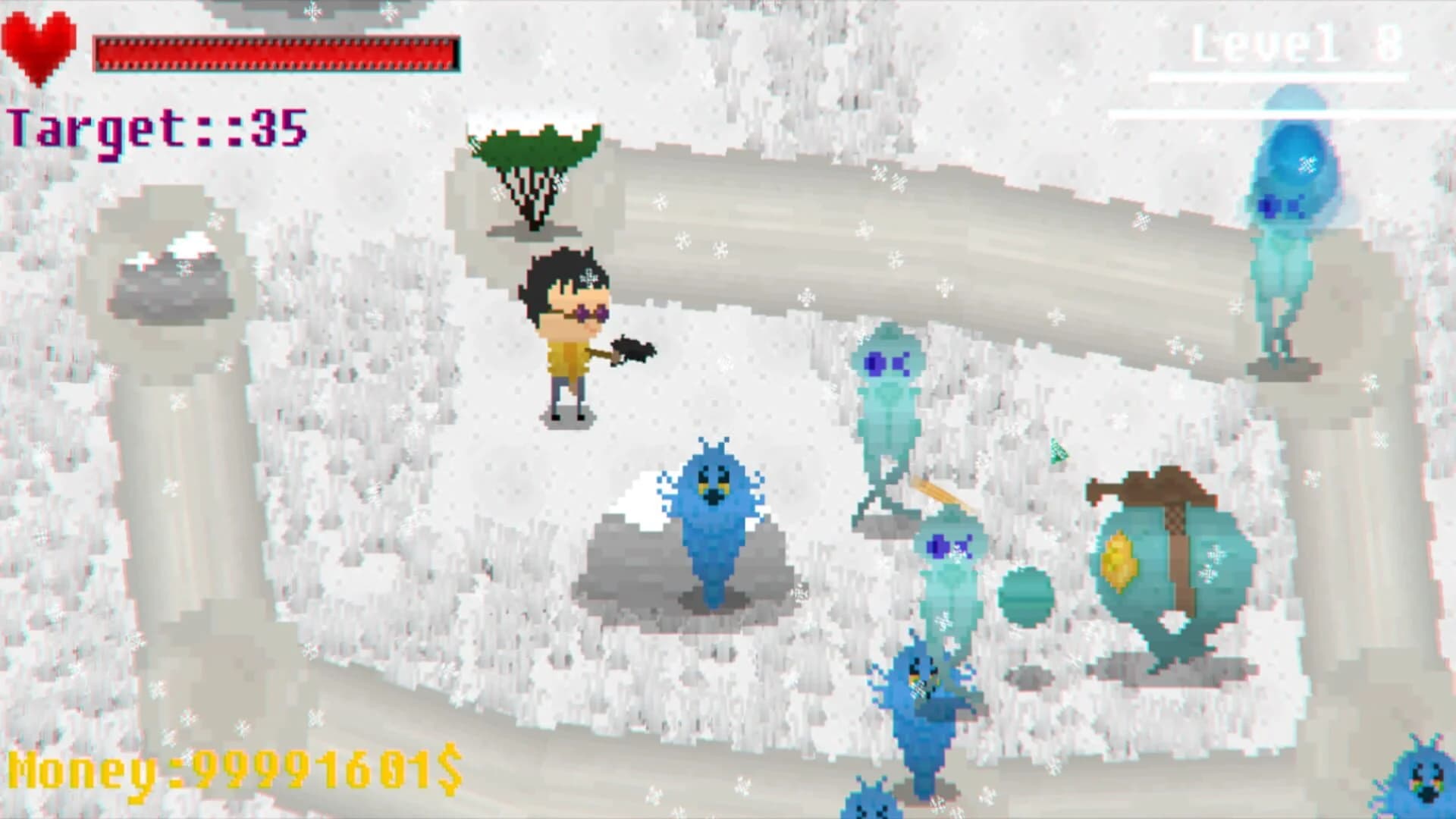Click the Money:99991601$ display
The image size is (1456, 819).
[x=235, y=770]
